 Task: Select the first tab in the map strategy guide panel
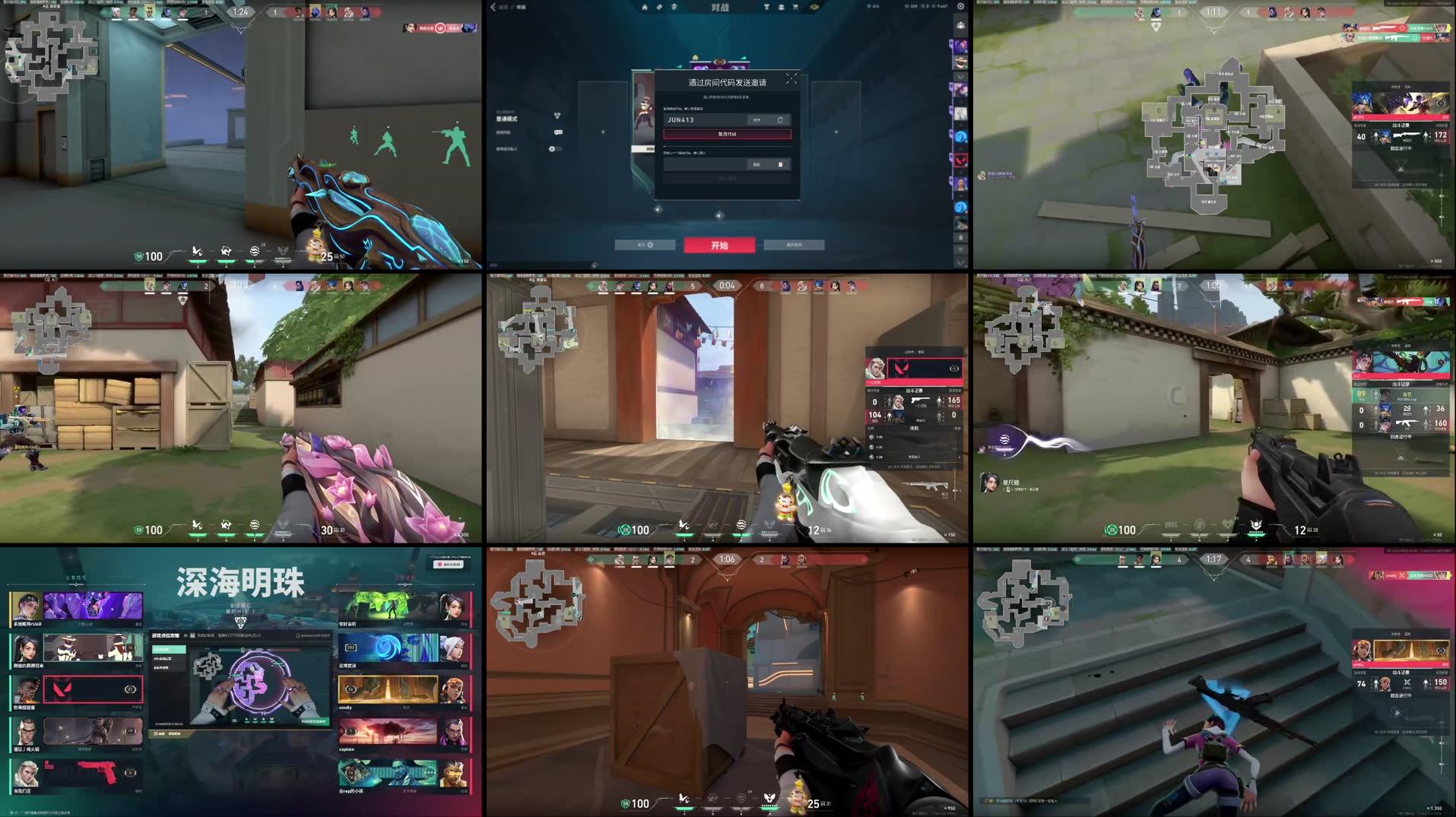169,650
